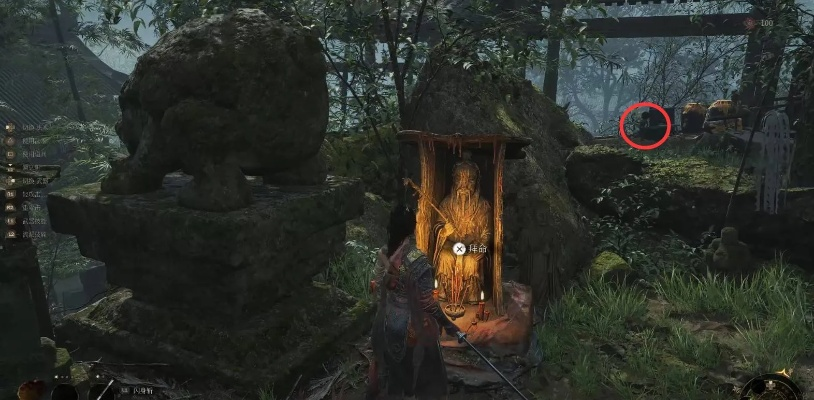
Task: Select the healing gourd icon
Action: 32,389
